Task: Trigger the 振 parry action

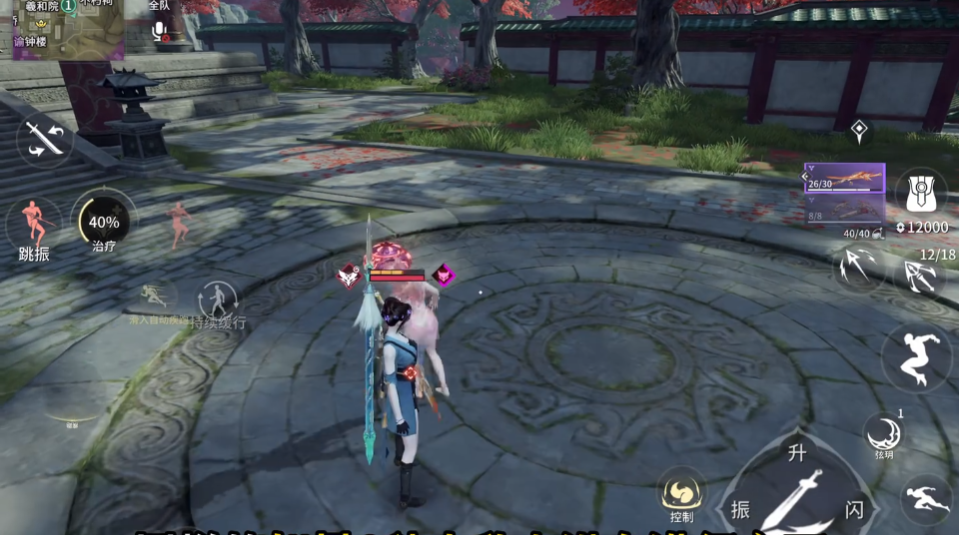Action: [x=741, y=508]
